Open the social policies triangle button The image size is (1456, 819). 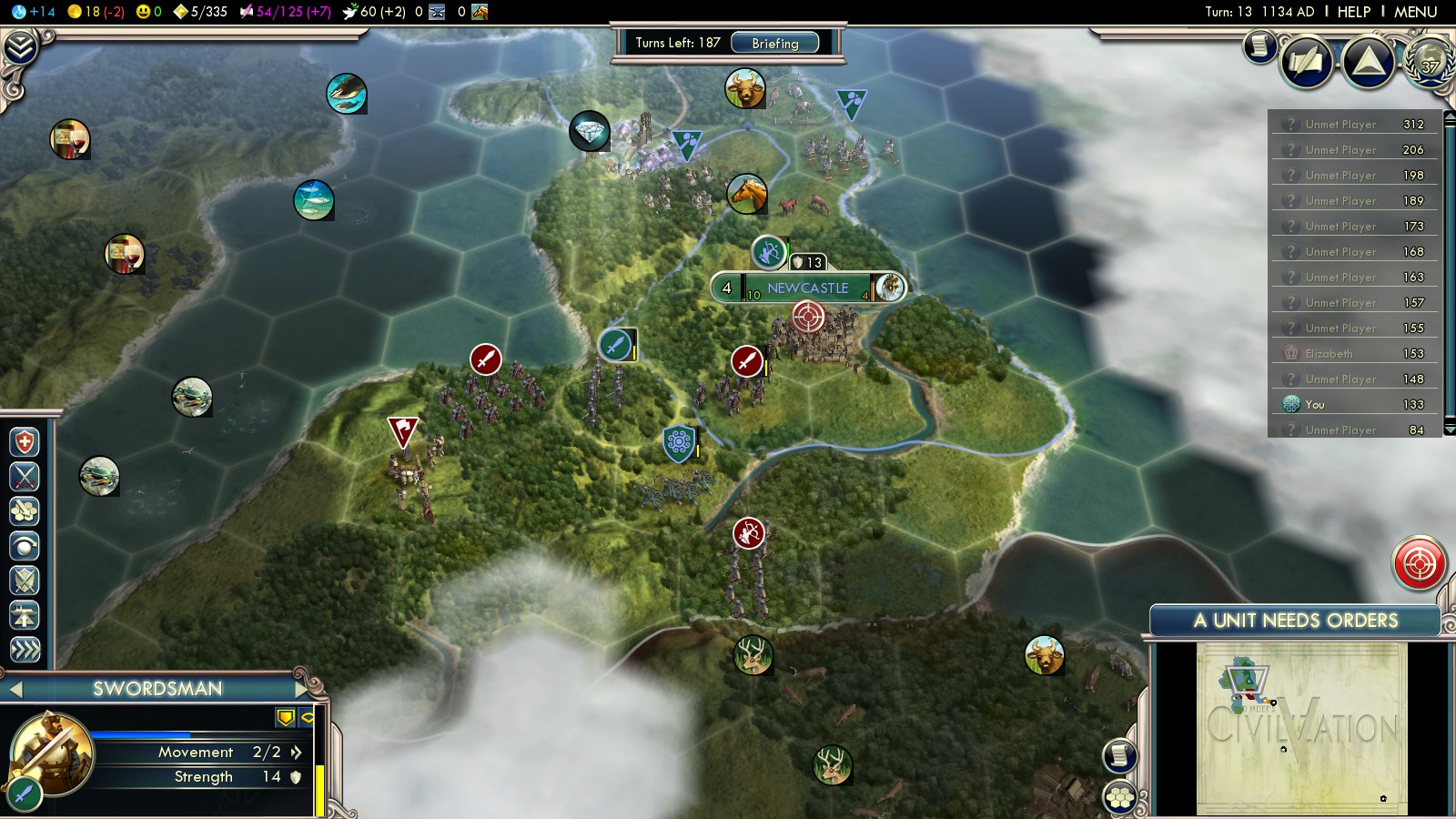[x=1368, y=62]
